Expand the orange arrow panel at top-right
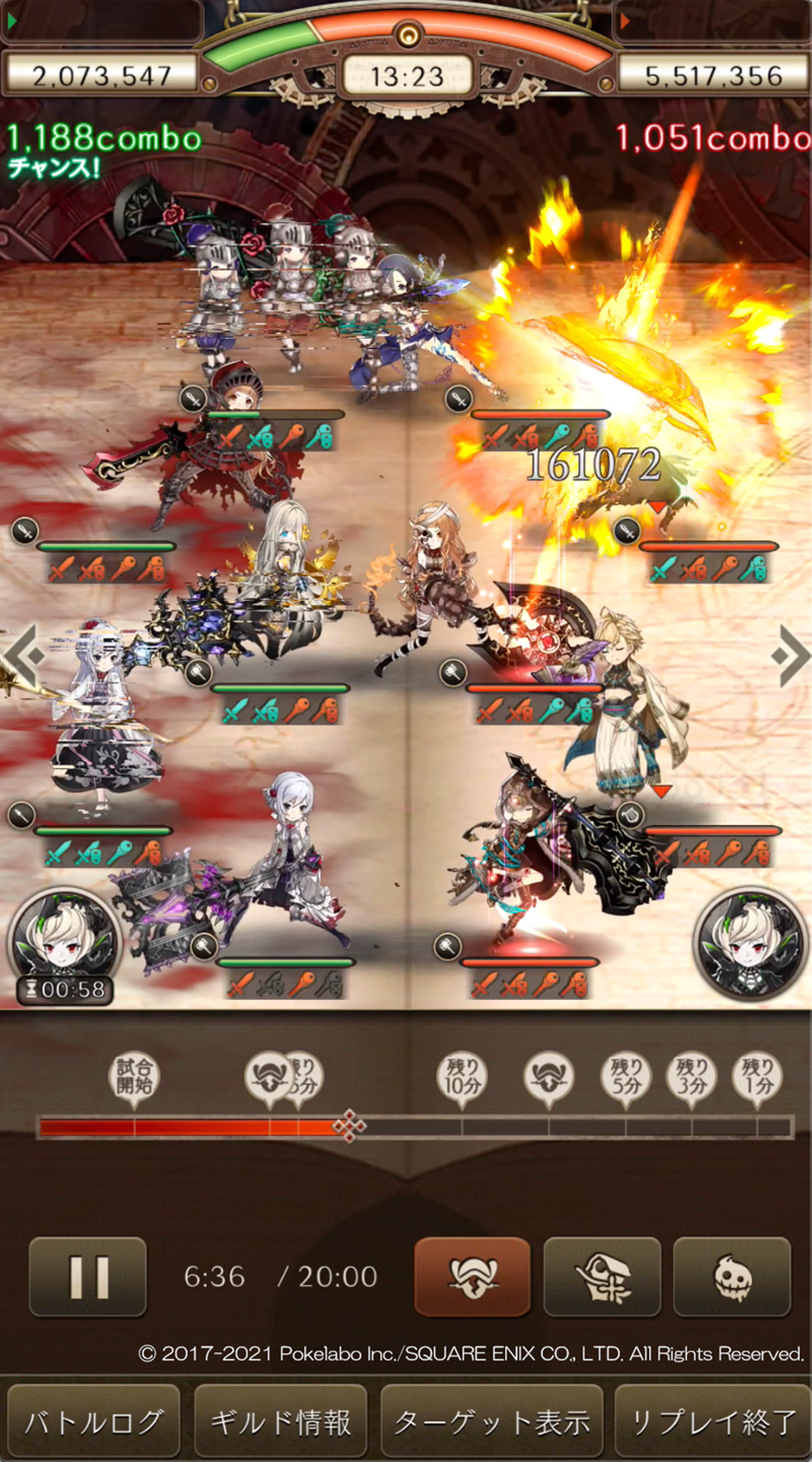 point(712,21)
